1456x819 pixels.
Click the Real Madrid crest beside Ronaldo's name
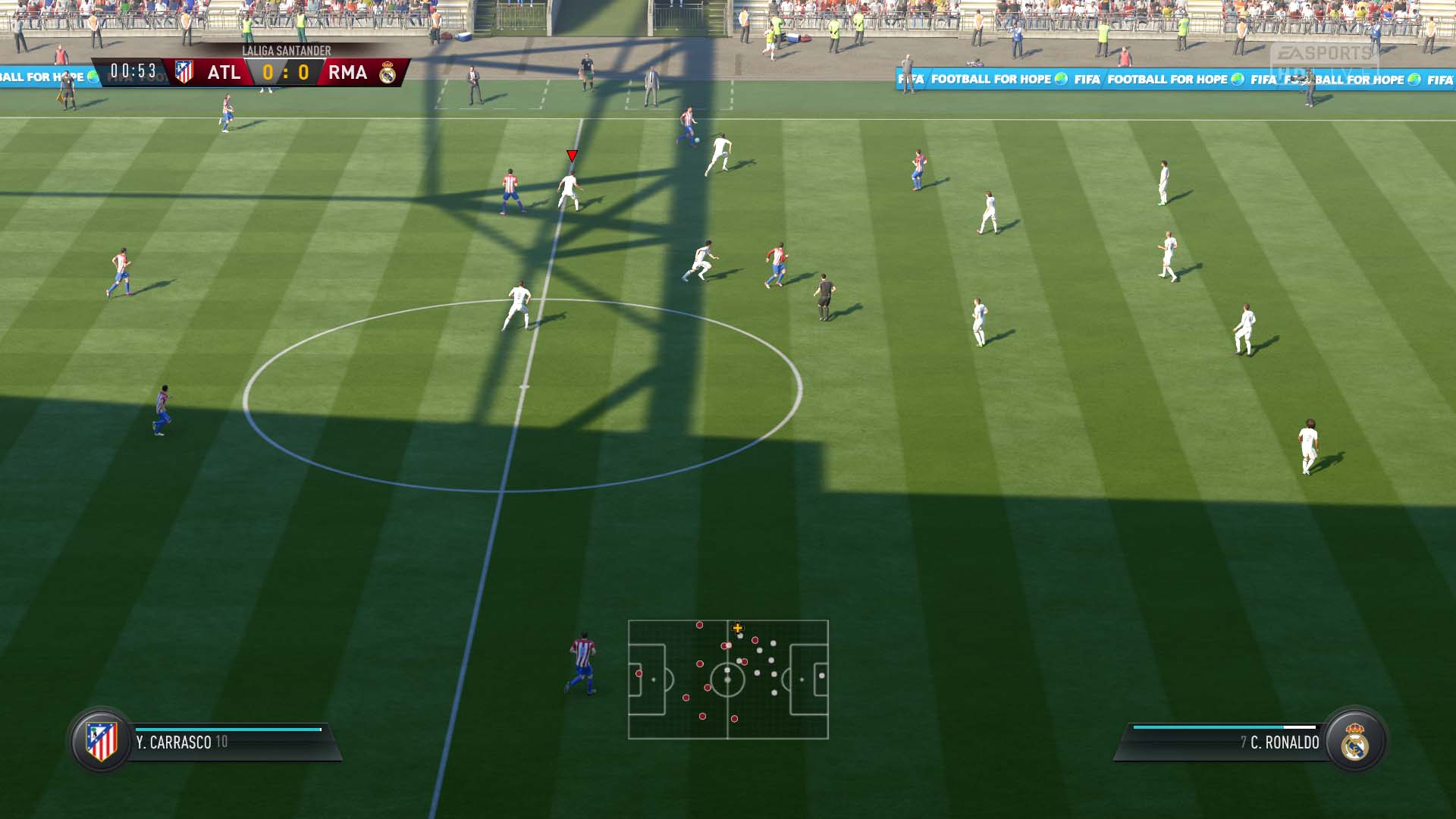pyautogui.click(x=1355, y=742)
